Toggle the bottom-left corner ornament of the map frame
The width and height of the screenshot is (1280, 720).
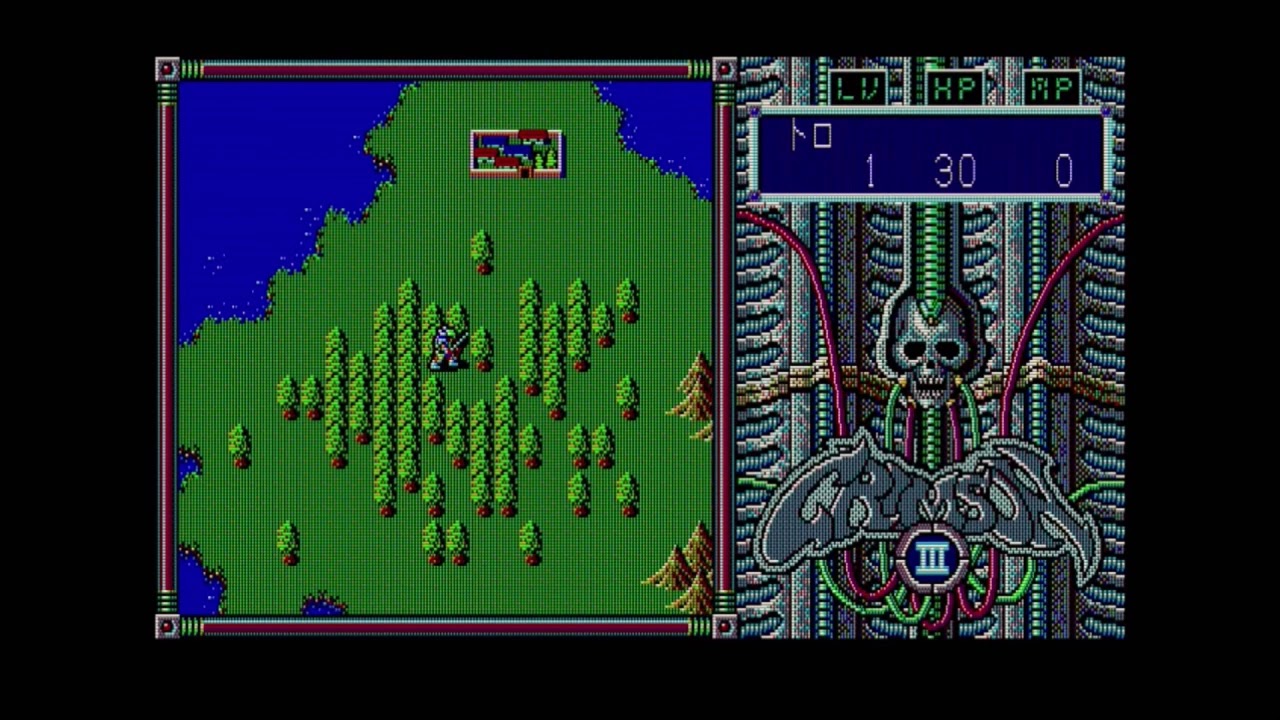click(167, 625)
